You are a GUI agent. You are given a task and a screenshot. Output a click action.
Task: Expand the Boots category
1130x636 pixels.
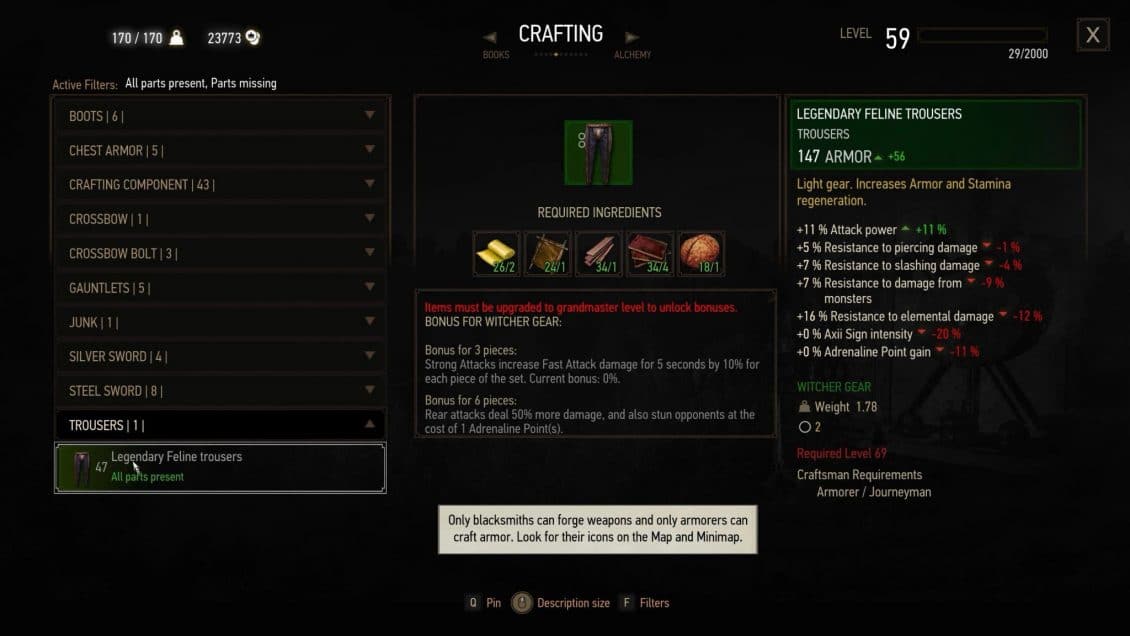pyautogui.click(x=220, y=116)
